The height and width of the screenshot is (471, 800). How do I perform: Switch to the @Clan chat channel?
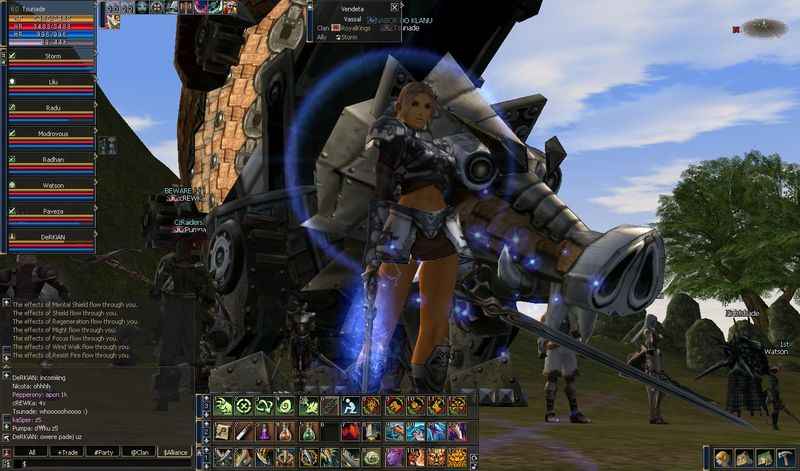click(x=140, y=452)
